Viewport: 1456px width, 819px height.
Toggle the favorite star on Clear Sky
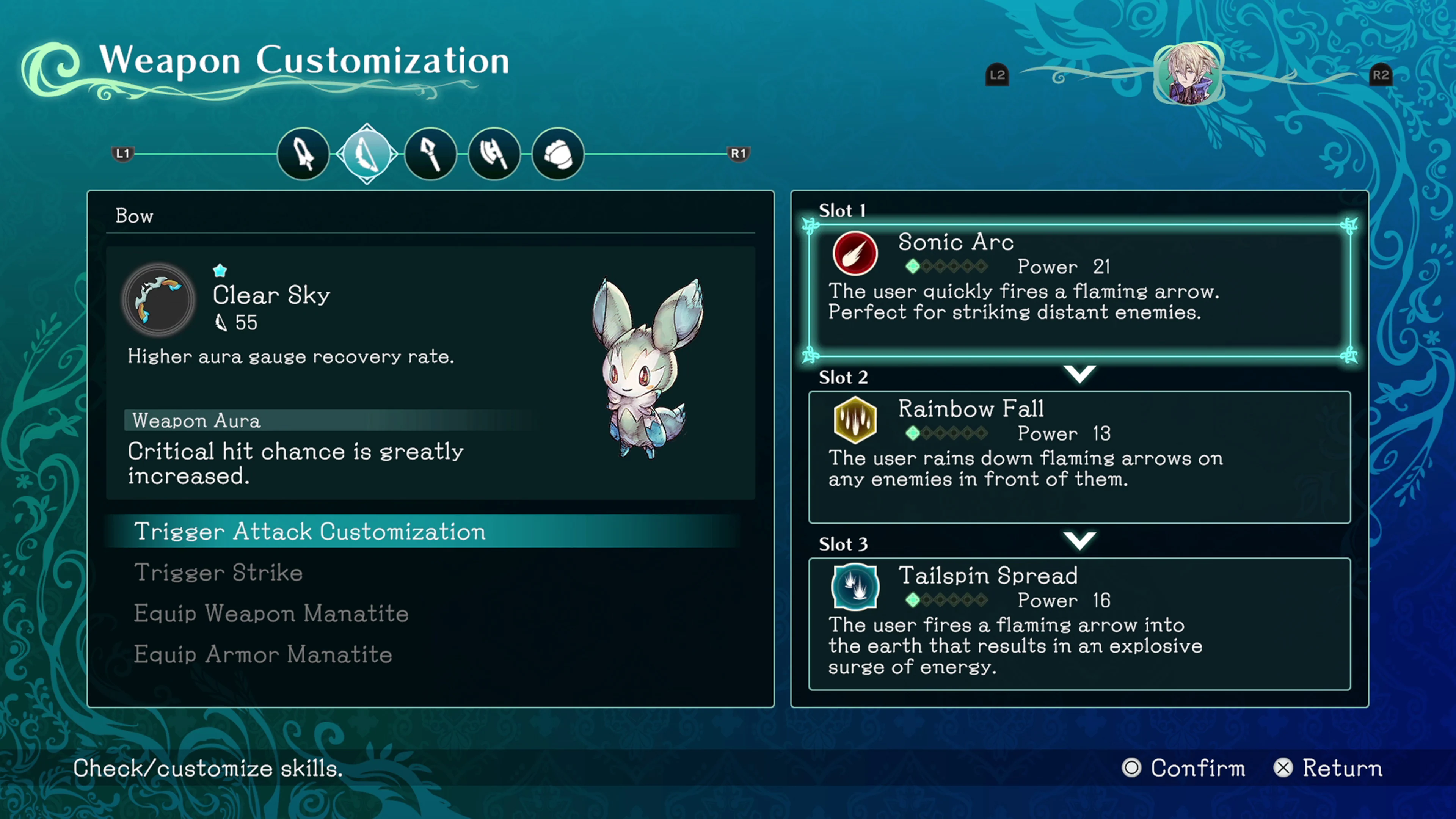[x=219, y=270]
